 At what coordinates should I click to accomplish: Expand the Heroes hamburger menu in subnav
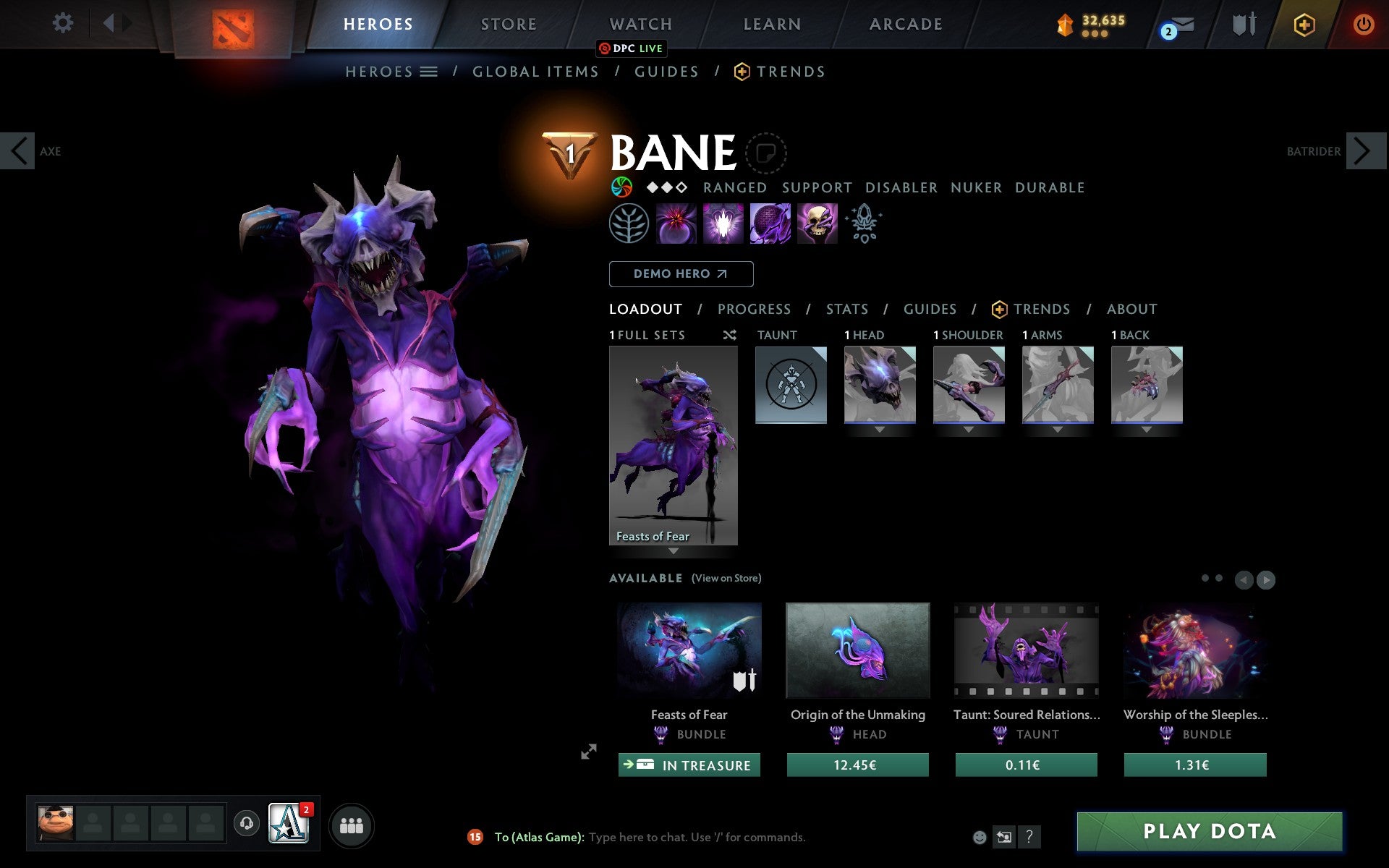pyautogui.click(x=429, y=72)
